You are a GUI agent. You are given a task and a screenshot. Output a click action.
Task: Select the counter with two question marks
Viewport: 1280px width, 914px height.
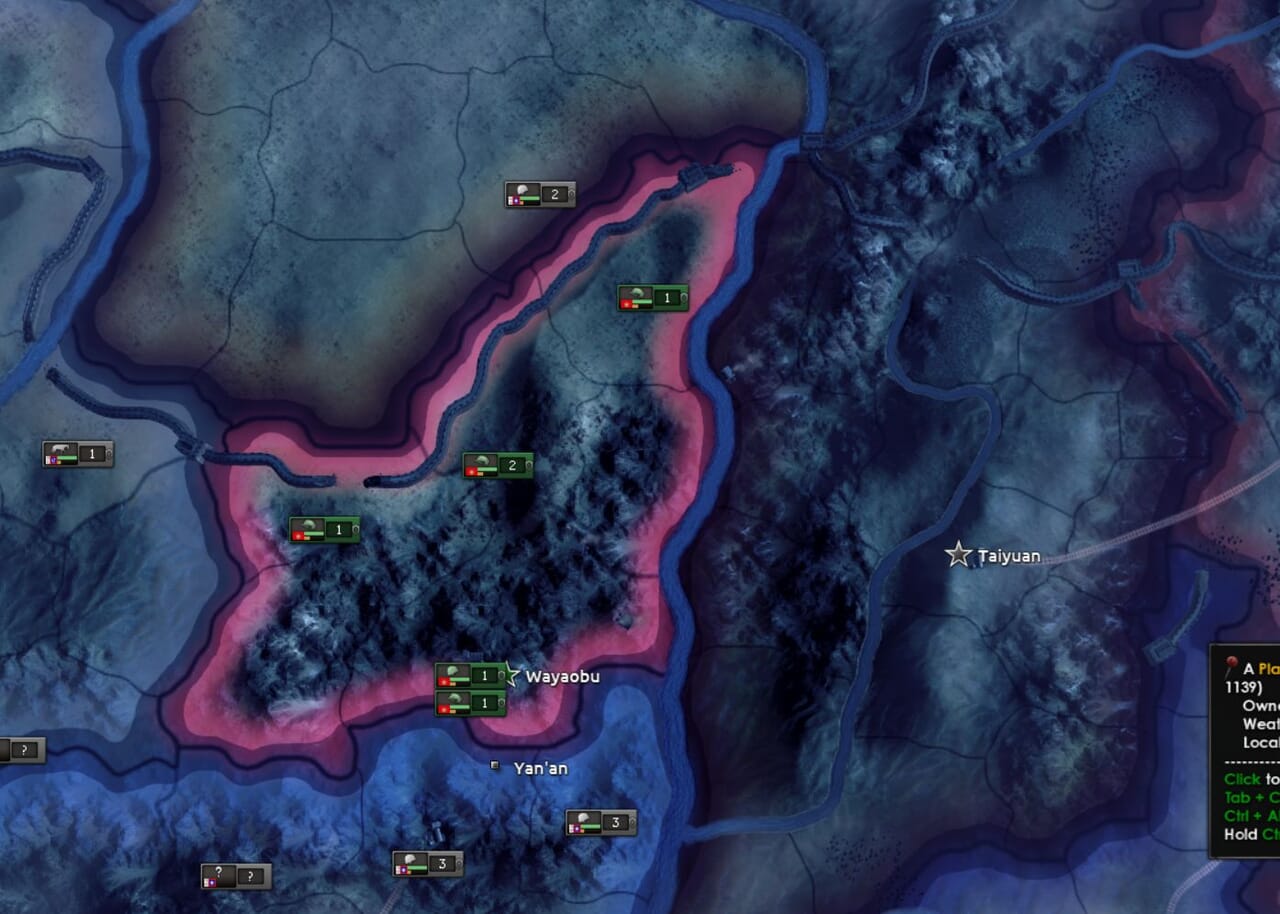[x=236, y=877]
